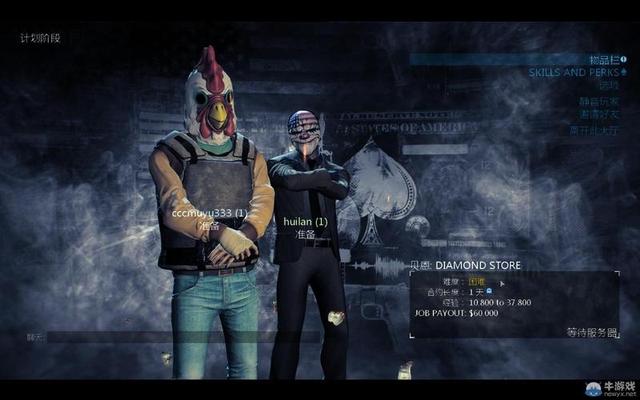Choose 离开此大厅 to leave the lobby

[x=594, y=128]
